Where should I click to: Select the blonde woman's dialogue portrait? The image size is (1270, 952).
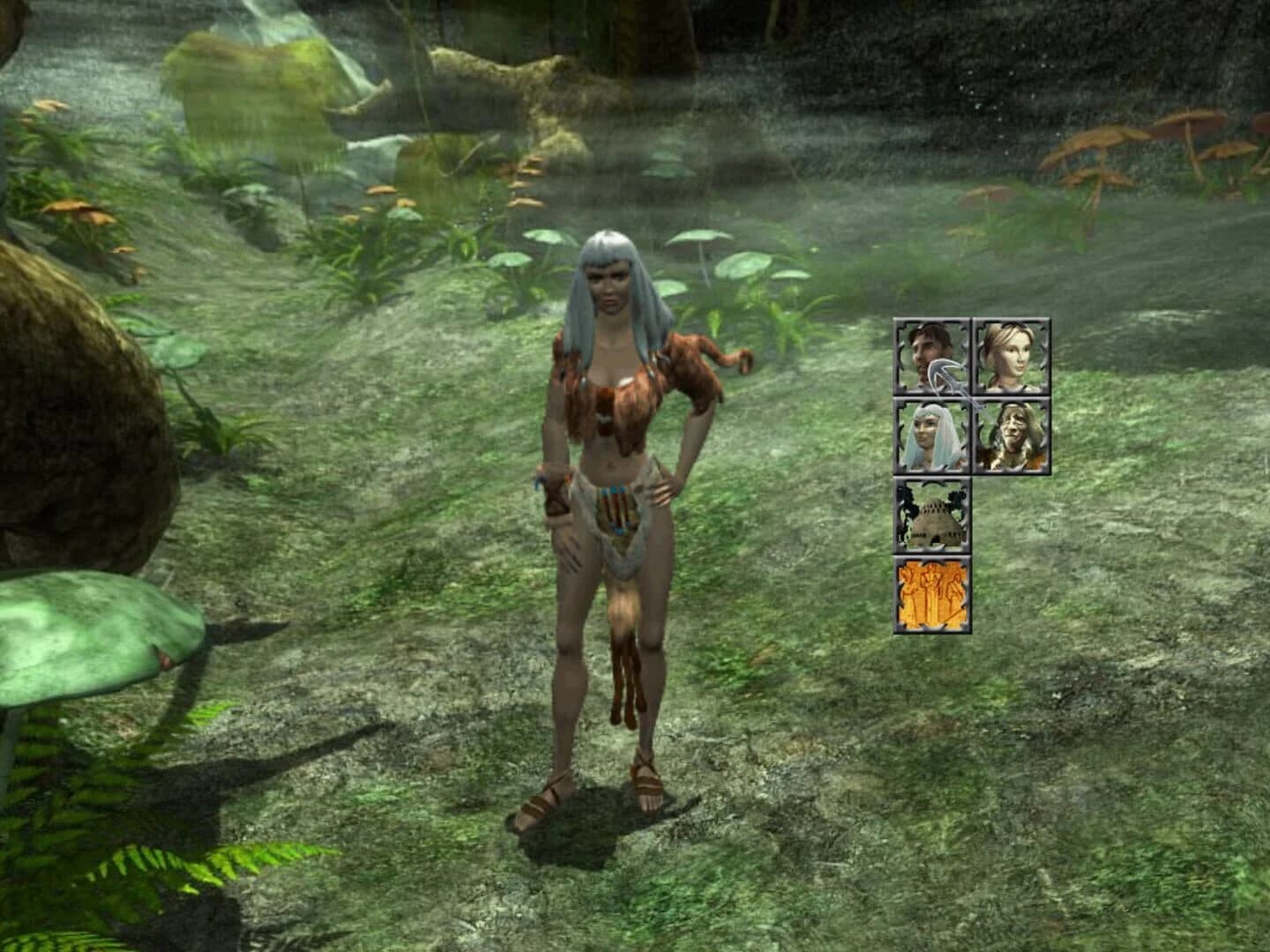1012,355
